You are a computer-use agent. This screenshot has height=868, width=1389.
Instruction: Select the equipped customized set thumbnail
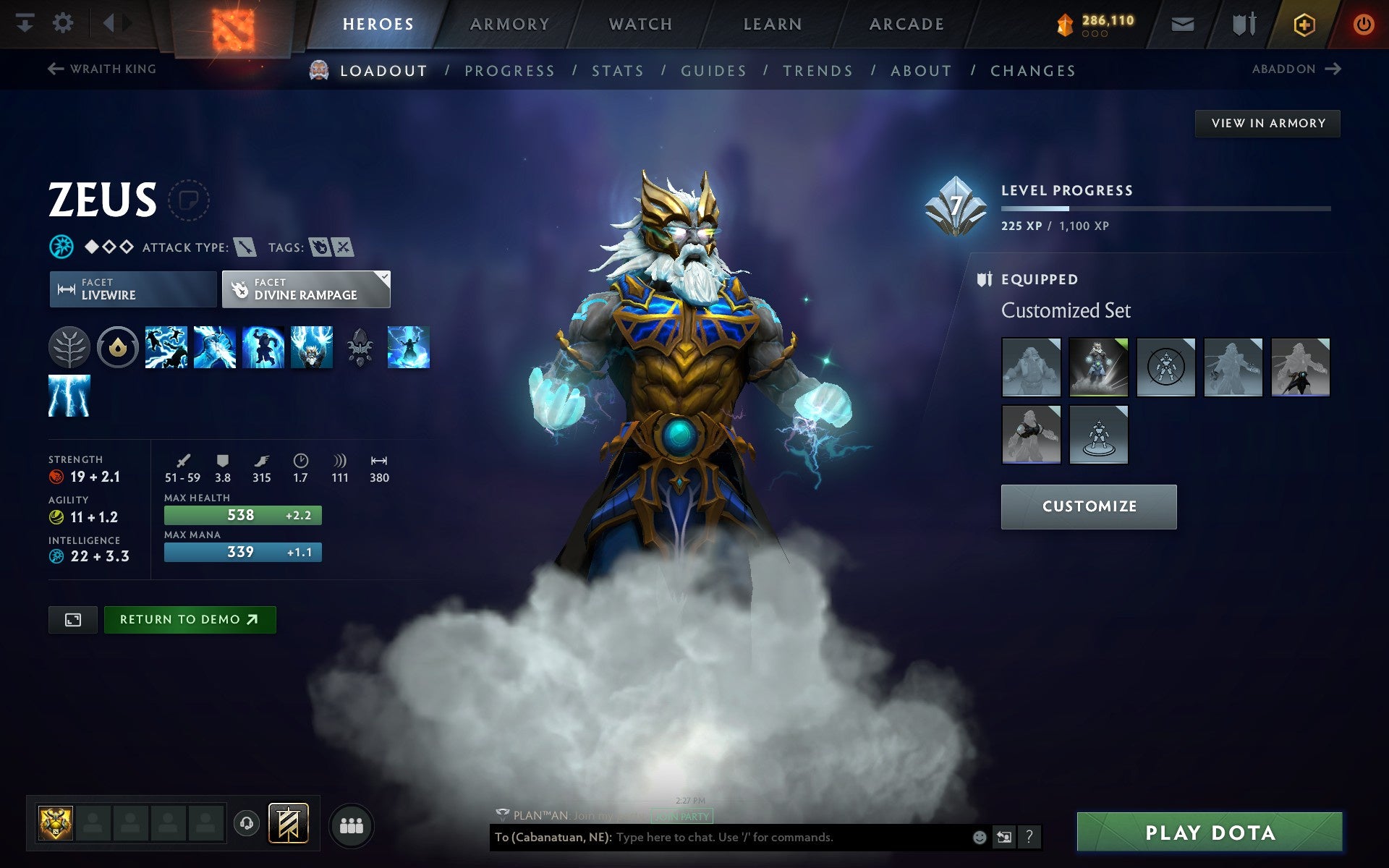(1098, 367)
